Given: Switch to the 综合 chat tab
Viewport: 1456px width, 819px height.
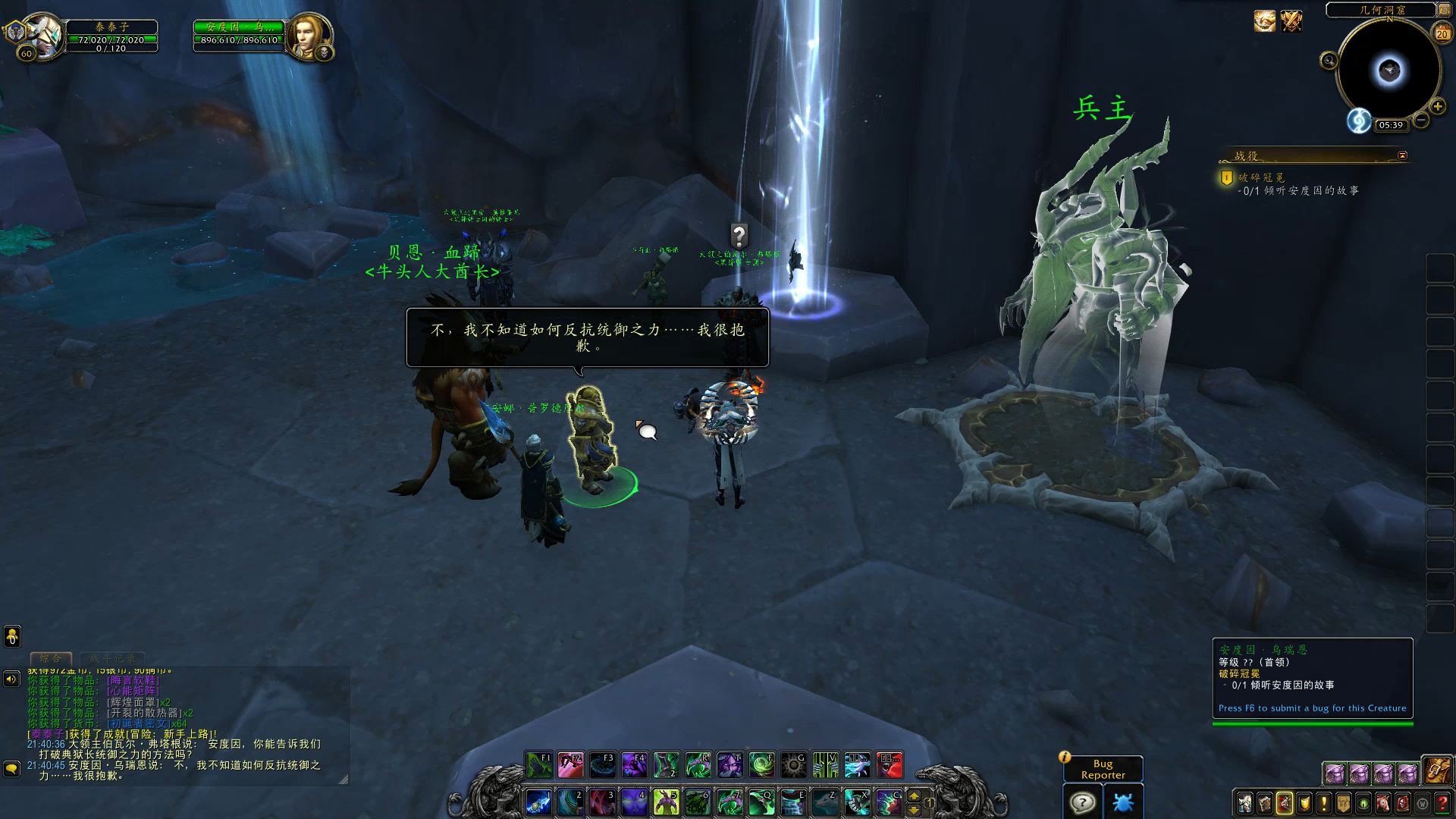Looking at the screenshot, I should (x=51, y=658).
